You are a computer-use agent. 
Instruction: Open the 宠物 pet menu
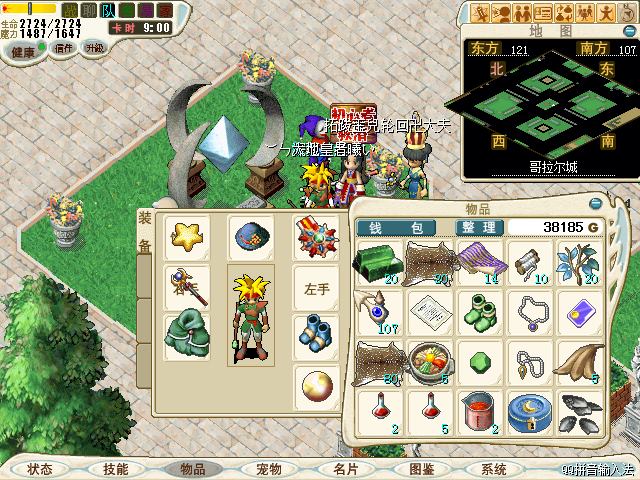[267, 468]
